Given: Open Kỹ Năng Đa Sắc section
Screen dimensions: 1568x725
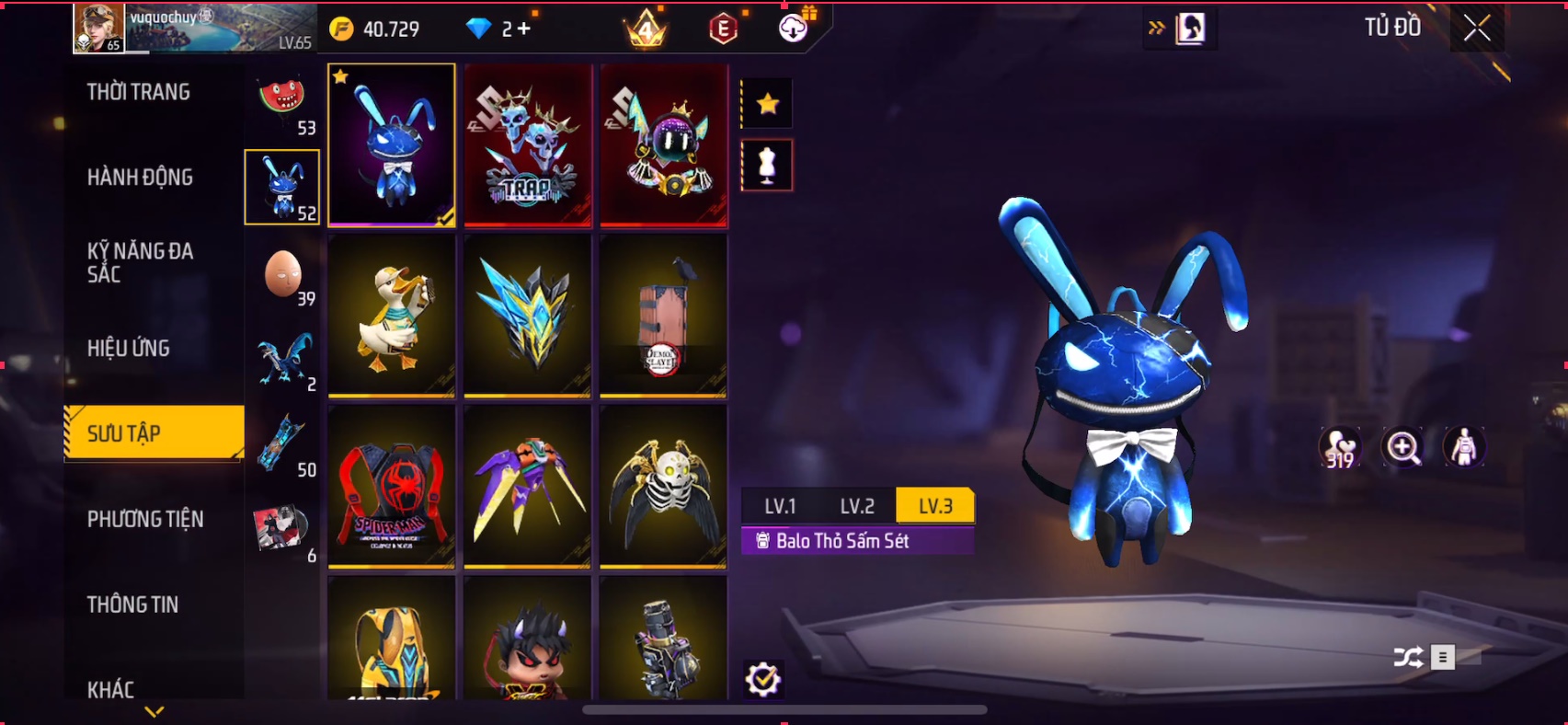Looking at the screenshot, I should point(140,262).
